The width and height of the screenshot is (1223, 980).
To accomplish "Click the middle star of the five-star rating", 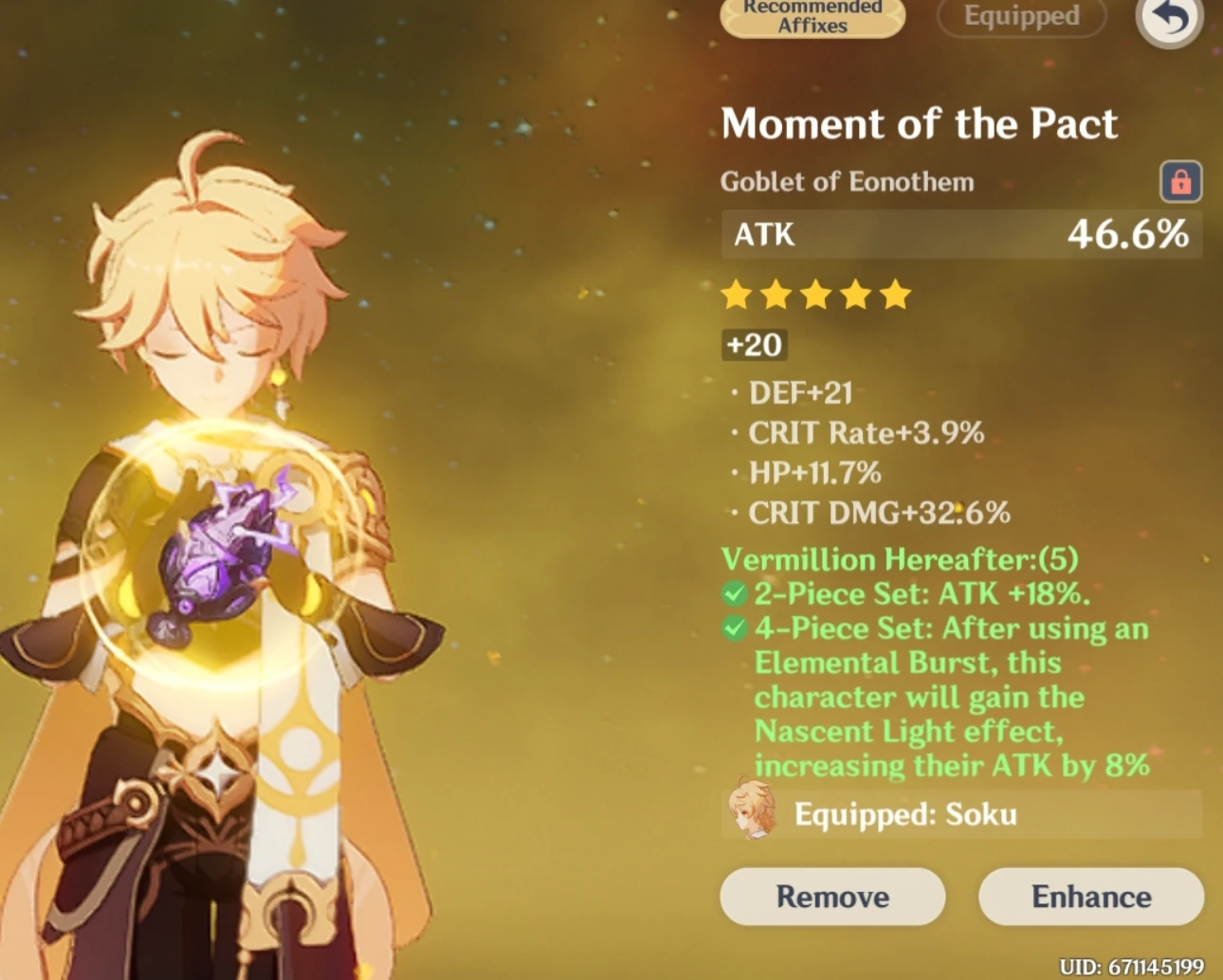I will 815,295.
